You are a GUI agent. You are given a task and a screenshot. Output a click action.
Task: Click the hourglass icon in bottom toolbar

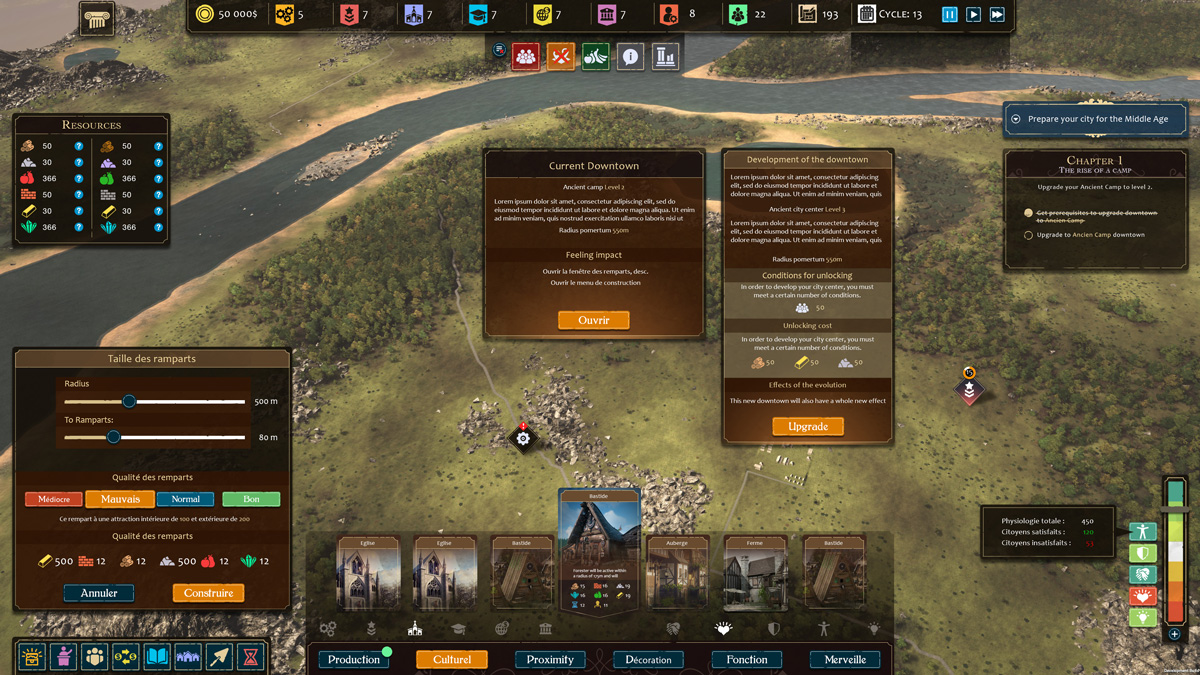(x=251, y=657)
